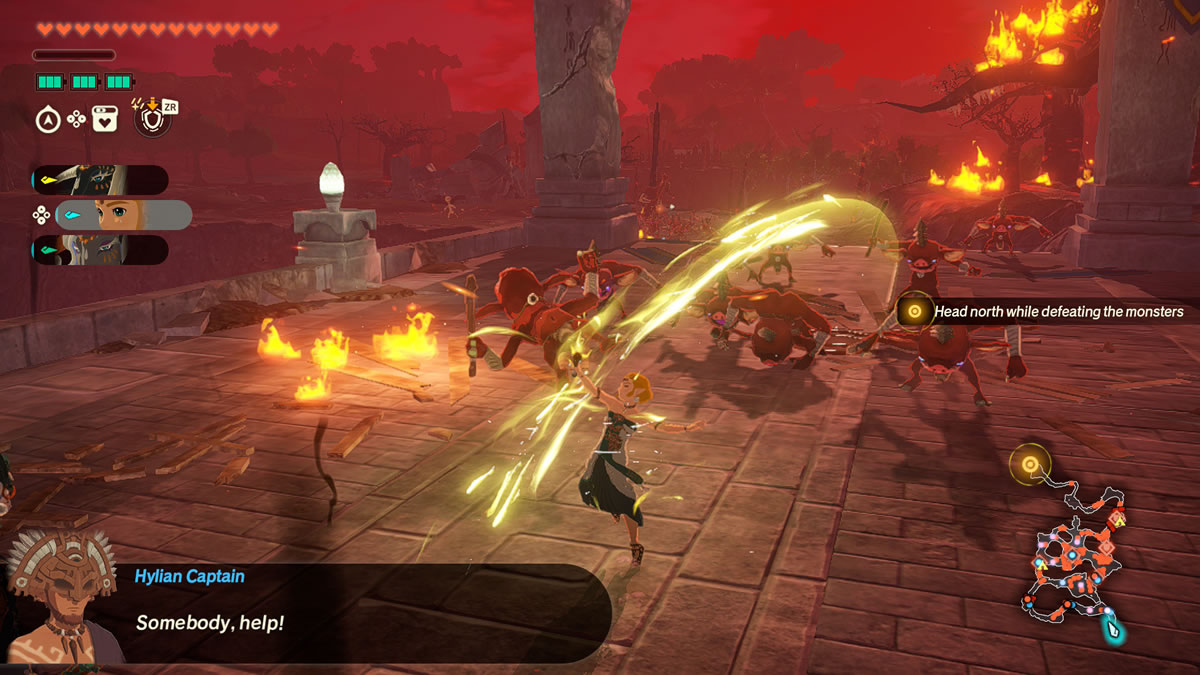Open the Head north objective tracker
The image size is (1200, 675).
point(1045,312)
